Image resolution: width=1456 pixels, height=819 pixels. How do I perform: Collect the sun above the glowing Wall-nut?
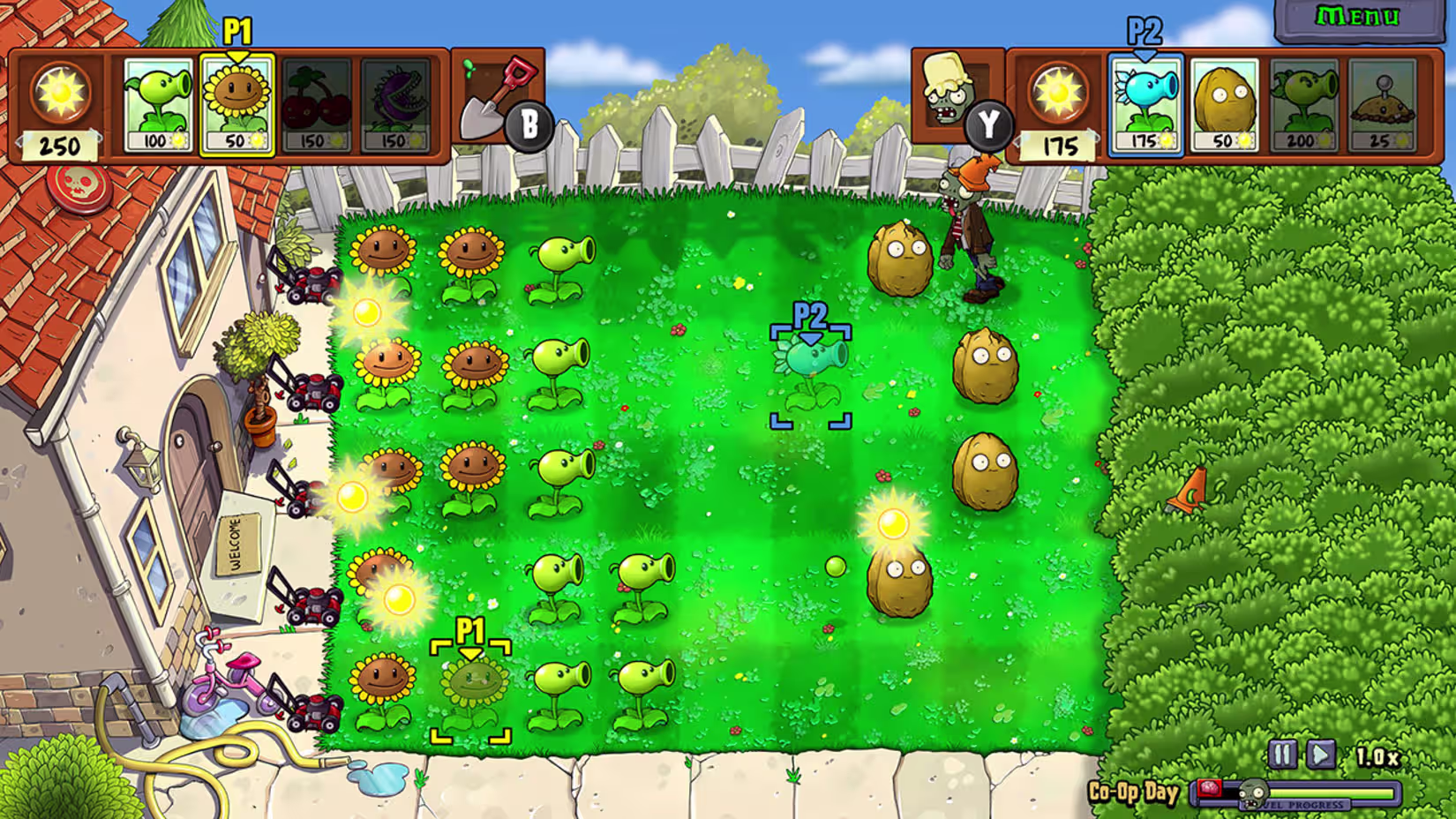coord(893,522)
